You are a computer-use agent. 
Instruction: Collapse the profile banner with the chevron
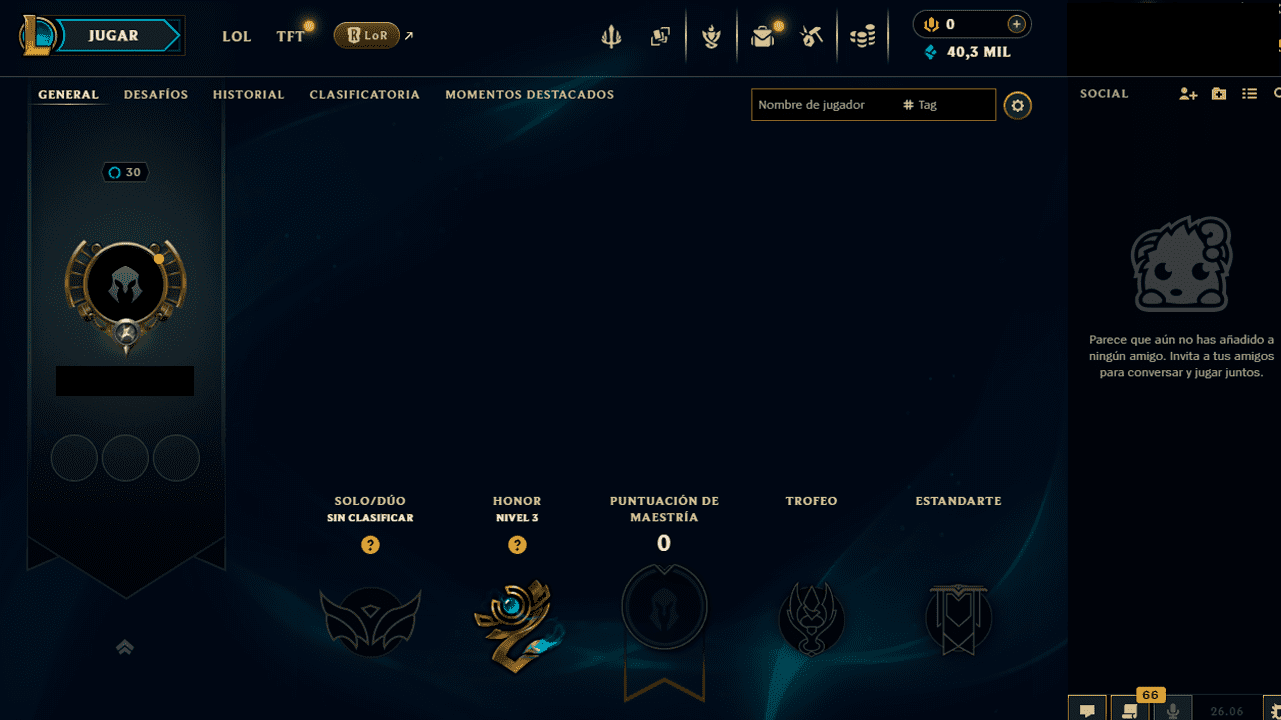[124, 647]
